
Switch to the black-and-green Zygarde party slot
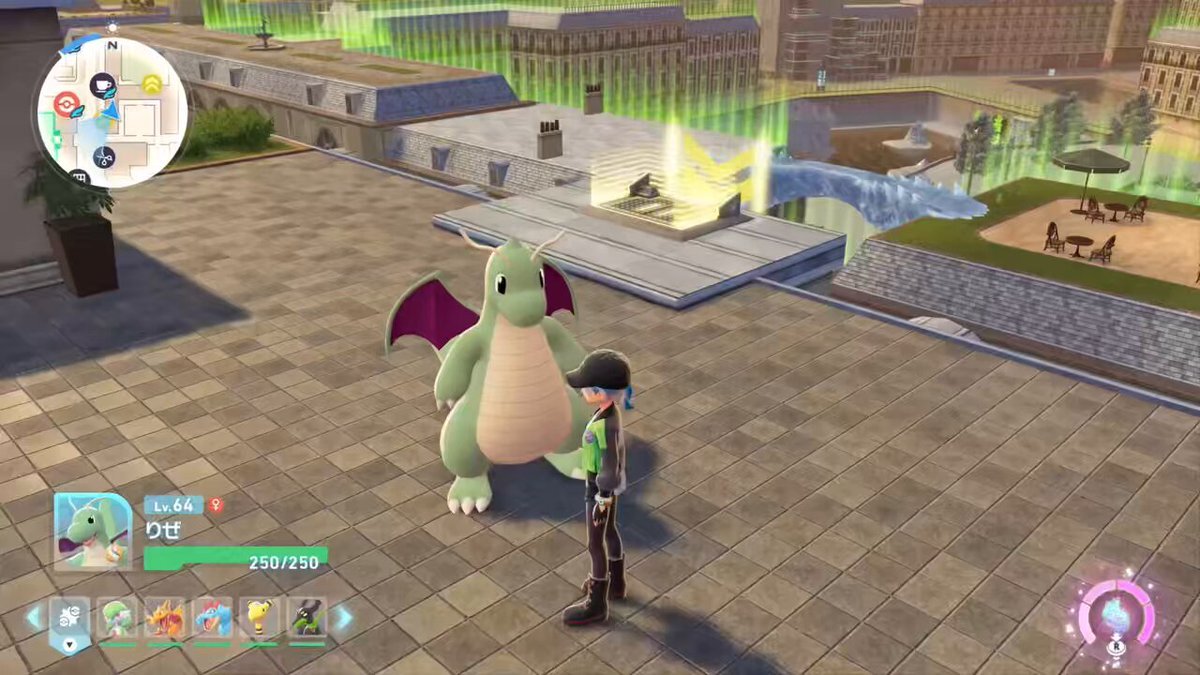tap(307, 619)
